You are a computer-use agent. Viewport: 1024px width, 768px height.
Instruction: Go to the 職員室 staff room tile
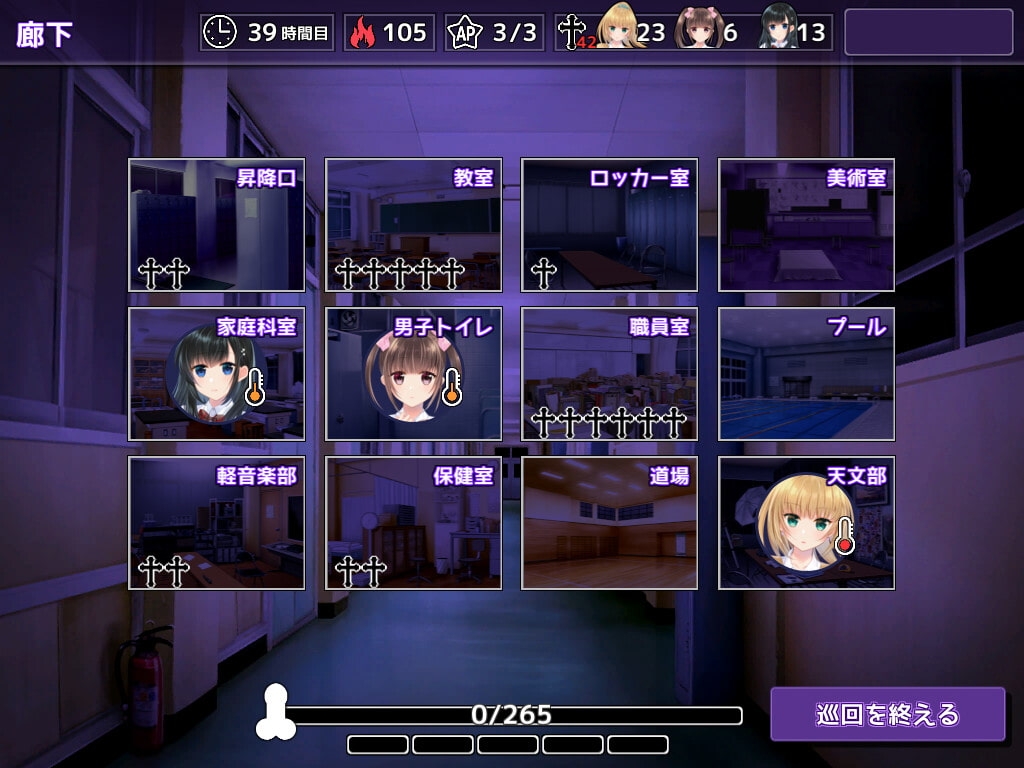point(609,374)
